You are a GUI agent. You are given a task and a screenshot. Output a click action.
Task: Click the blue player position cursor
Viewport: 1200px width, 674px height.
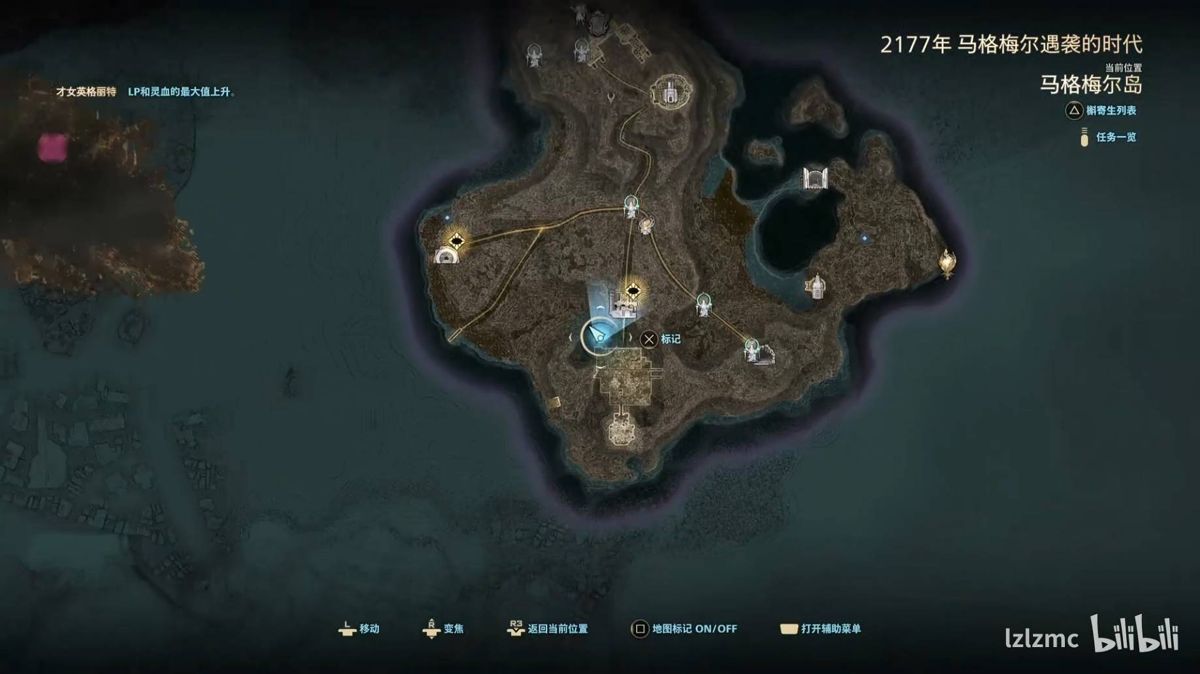(x=600, y=337)
